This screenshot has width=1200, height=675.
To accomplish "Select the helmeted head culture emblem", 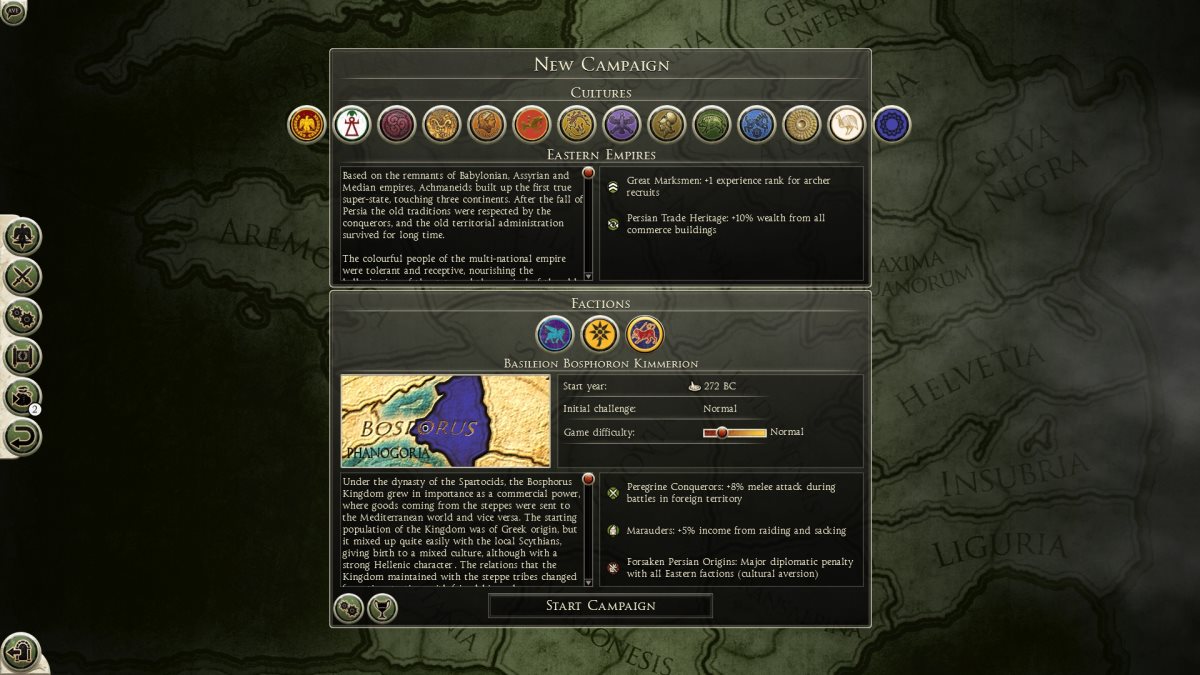I will tap(667, 124).
